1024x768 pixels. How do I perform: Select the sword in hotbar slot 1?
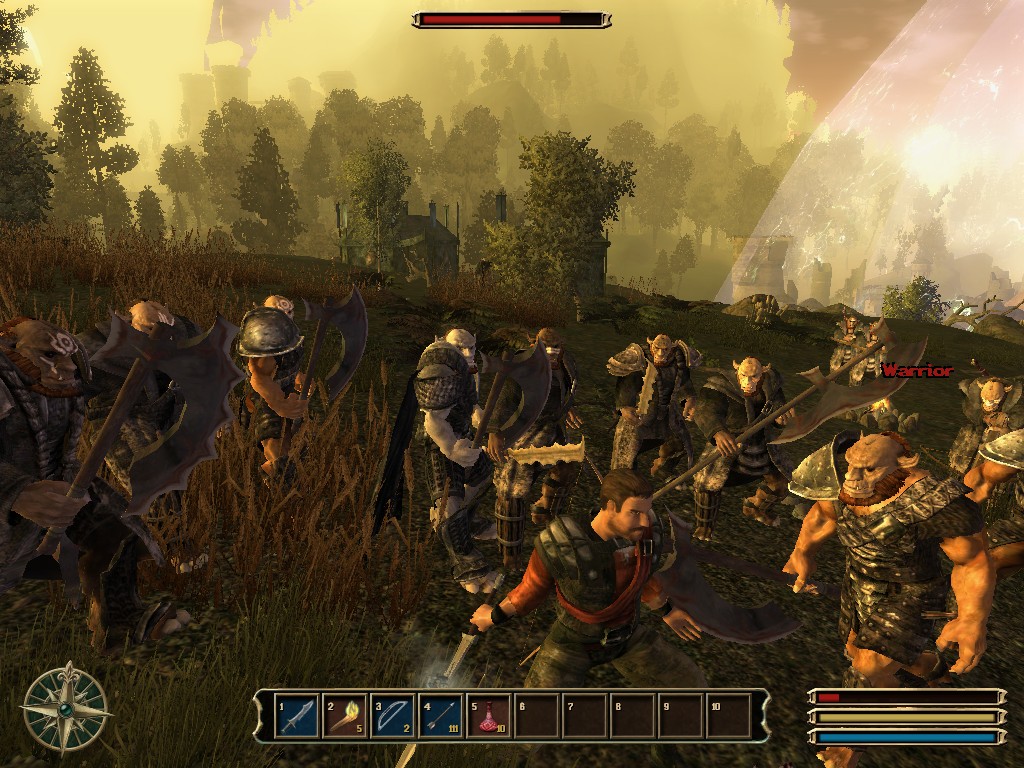click(297, 716)
